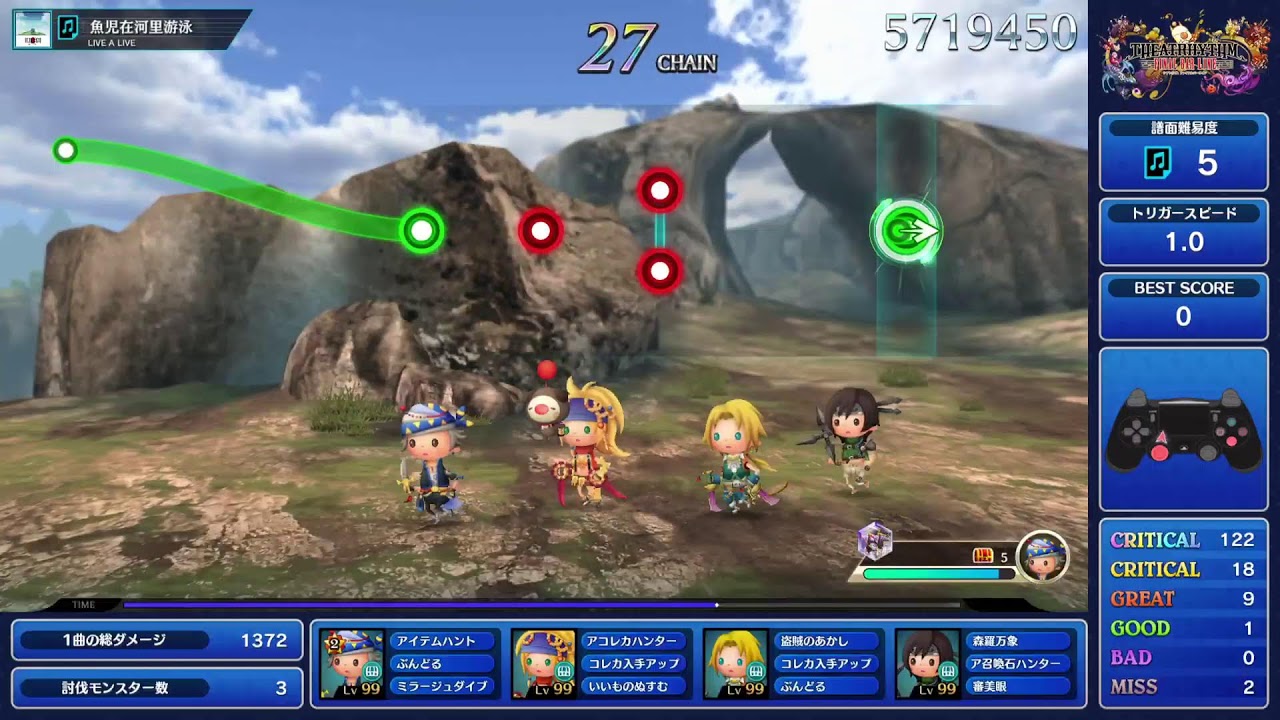
Task: Tap the lower red note of the linked pair
Action: (x=659, y=270)
